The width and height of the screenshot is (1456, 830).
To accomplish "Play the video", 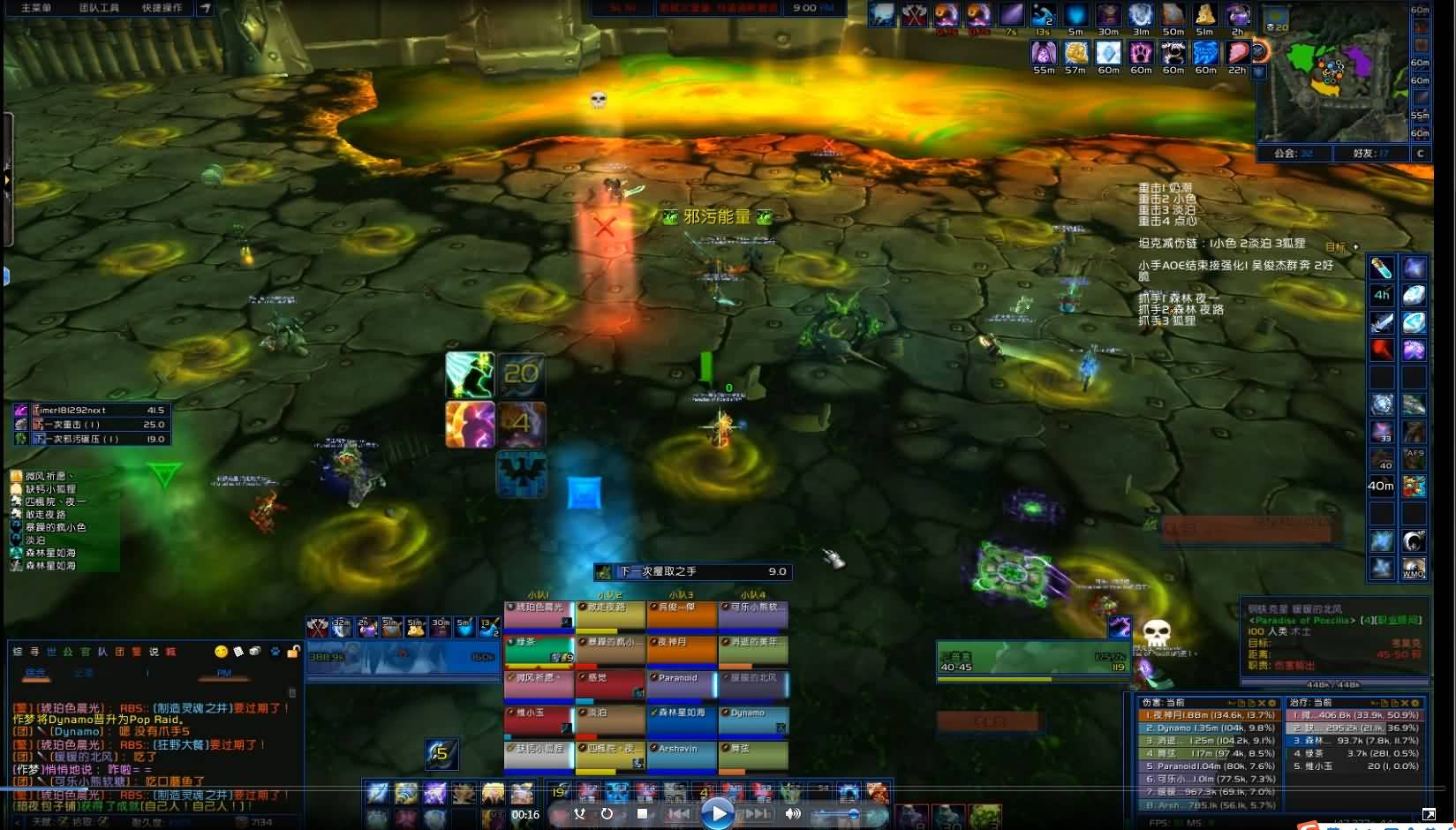I will (717, 812).
